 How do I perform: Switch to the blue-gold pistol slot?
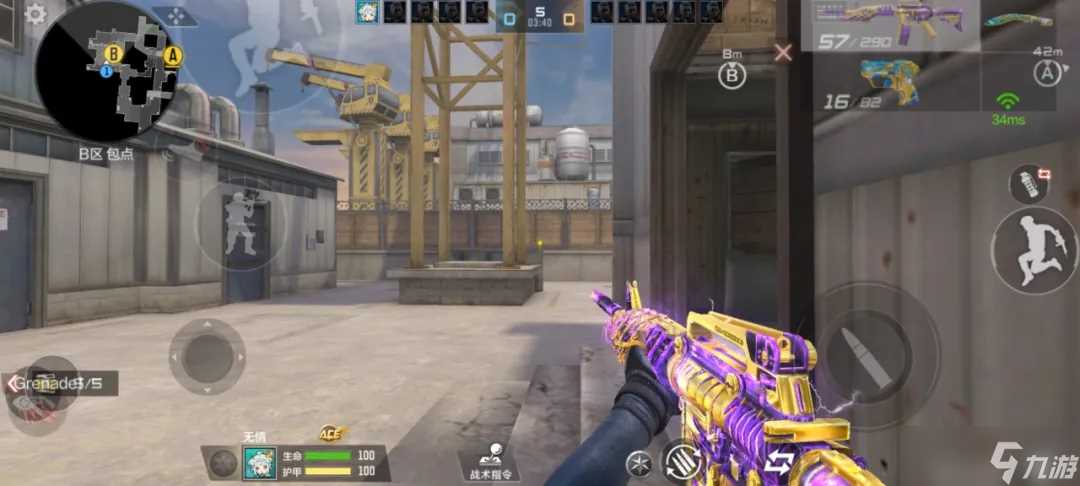coord(888,80)
